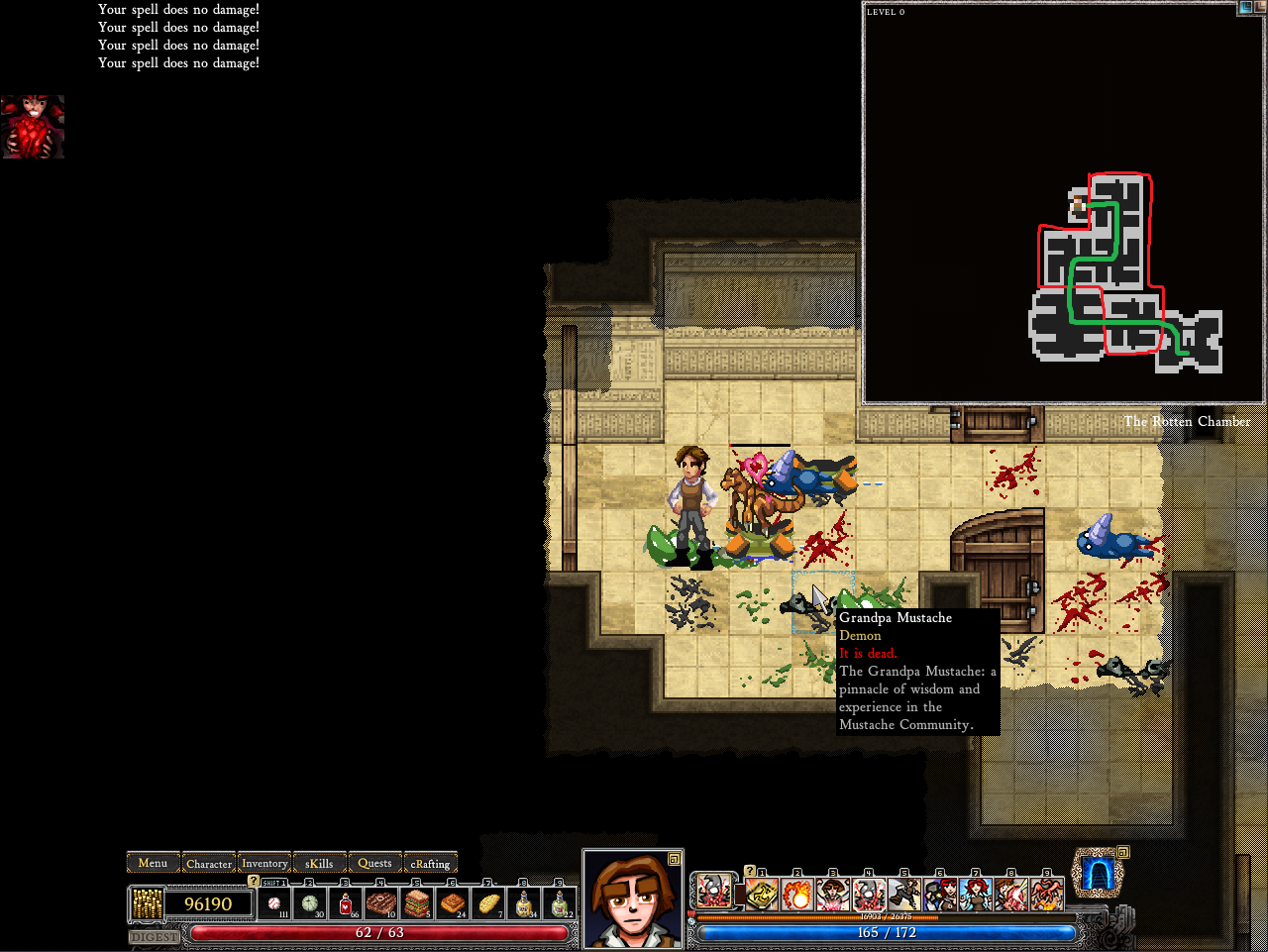Select the baseball item in slot one
1268x952 pixels.
274,903
